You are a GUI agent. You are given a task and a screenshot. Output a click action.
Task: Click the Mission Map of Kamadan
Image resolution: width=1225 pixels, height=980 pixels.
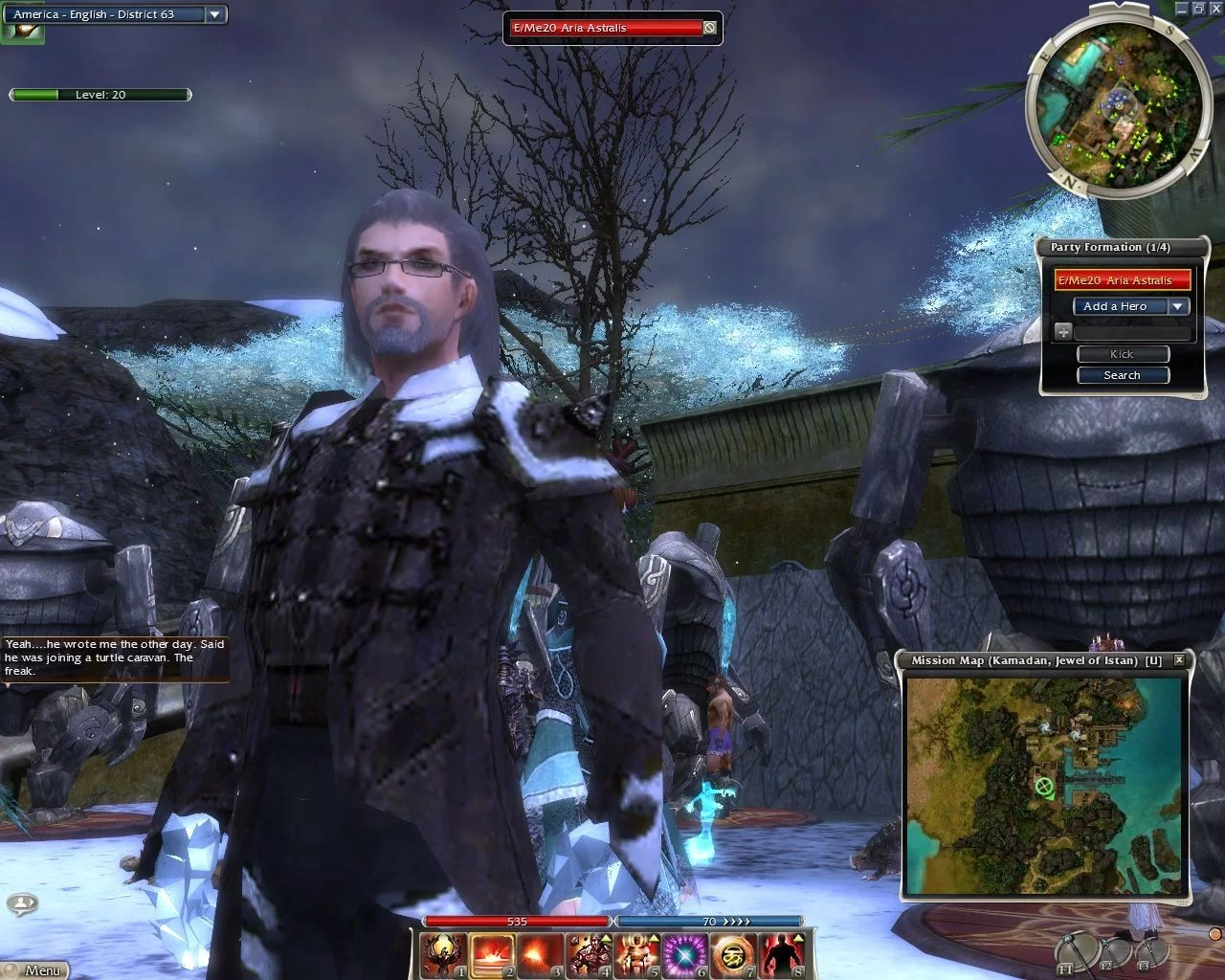[1047, 785]
